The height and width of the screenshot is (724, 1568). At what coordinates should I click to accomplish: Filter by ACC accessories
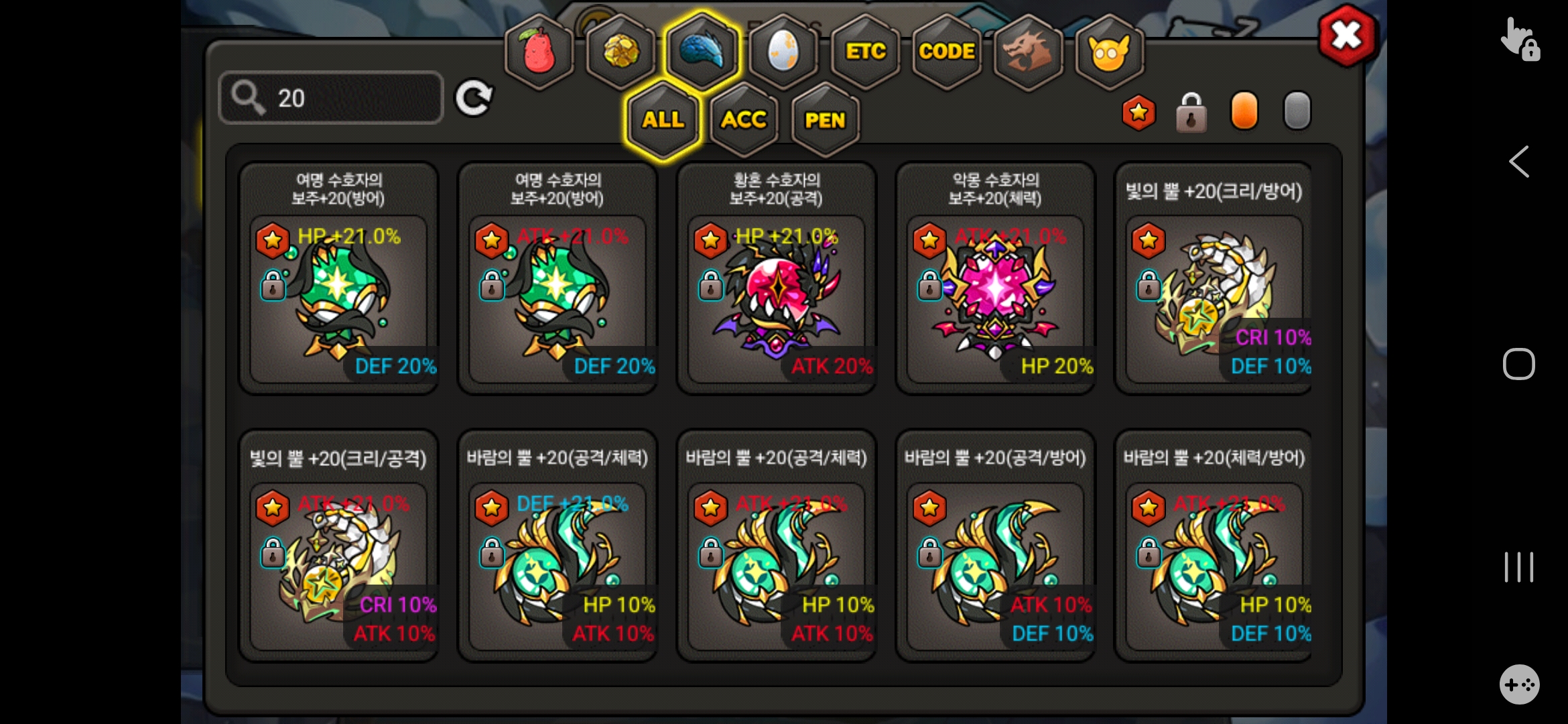[744, 120]
